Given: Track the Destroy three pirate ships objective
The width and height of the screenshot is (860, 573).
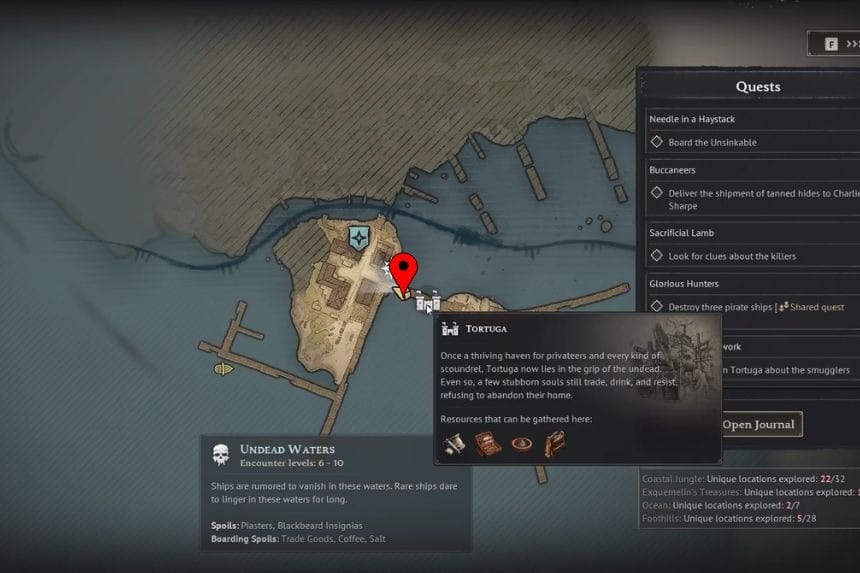Looking at the screenshot, I should tap(657, 307).
